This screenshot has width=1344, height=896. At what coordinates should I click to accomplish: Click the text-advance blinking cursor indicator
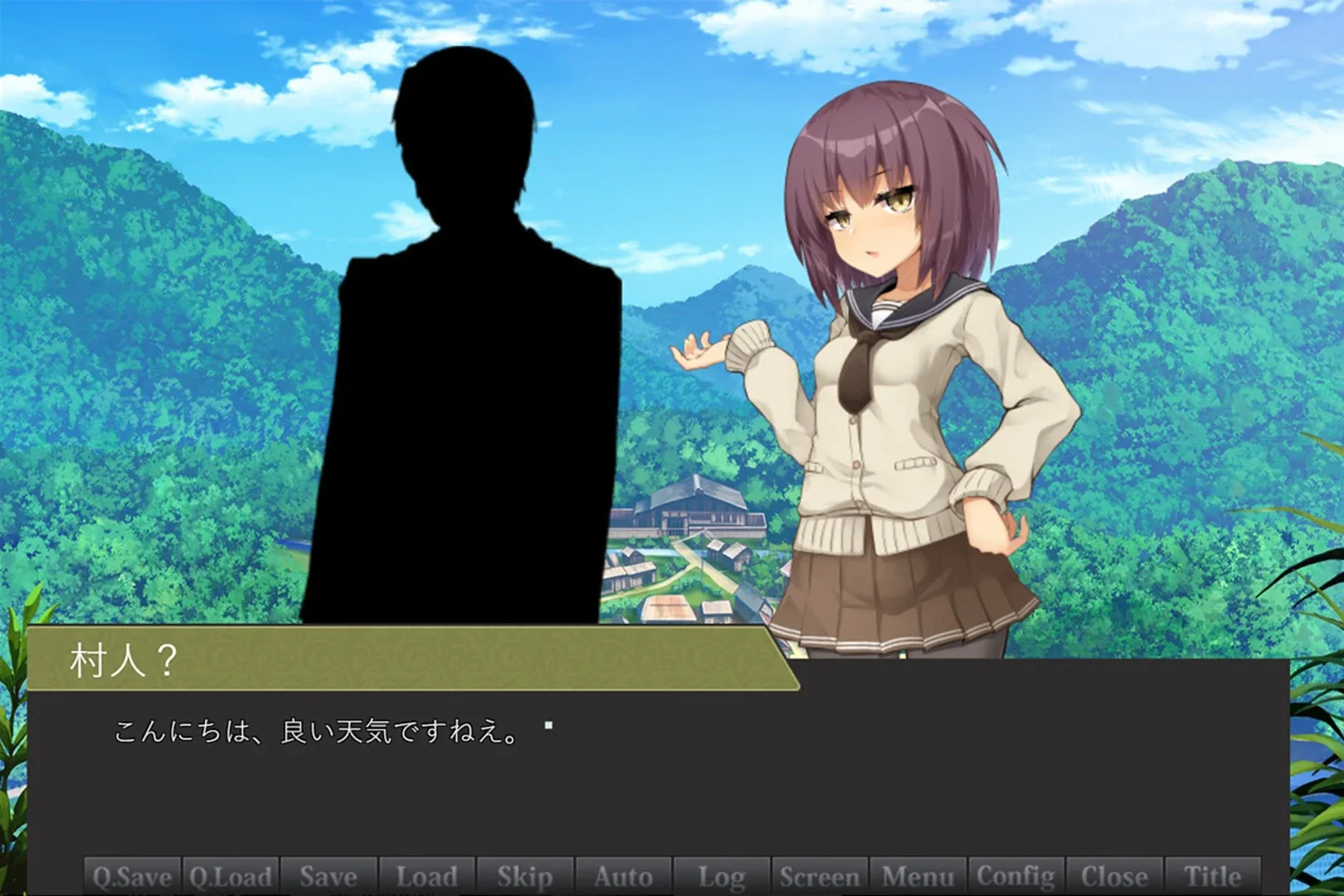(x=547, y=723)
